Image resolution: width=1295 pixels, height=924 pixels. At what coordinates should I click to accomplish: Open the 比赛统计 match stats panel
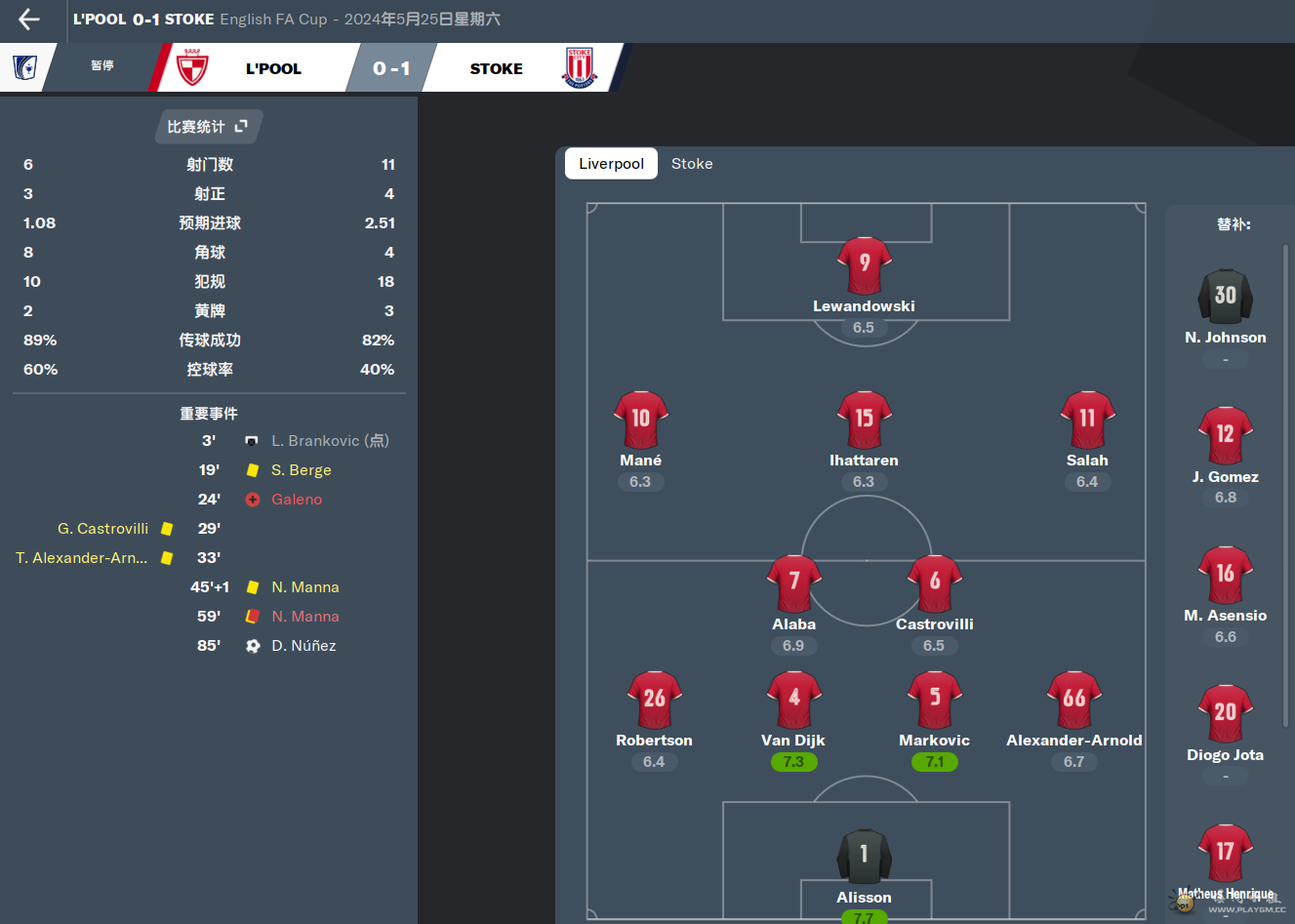click(x=208, y=127)
